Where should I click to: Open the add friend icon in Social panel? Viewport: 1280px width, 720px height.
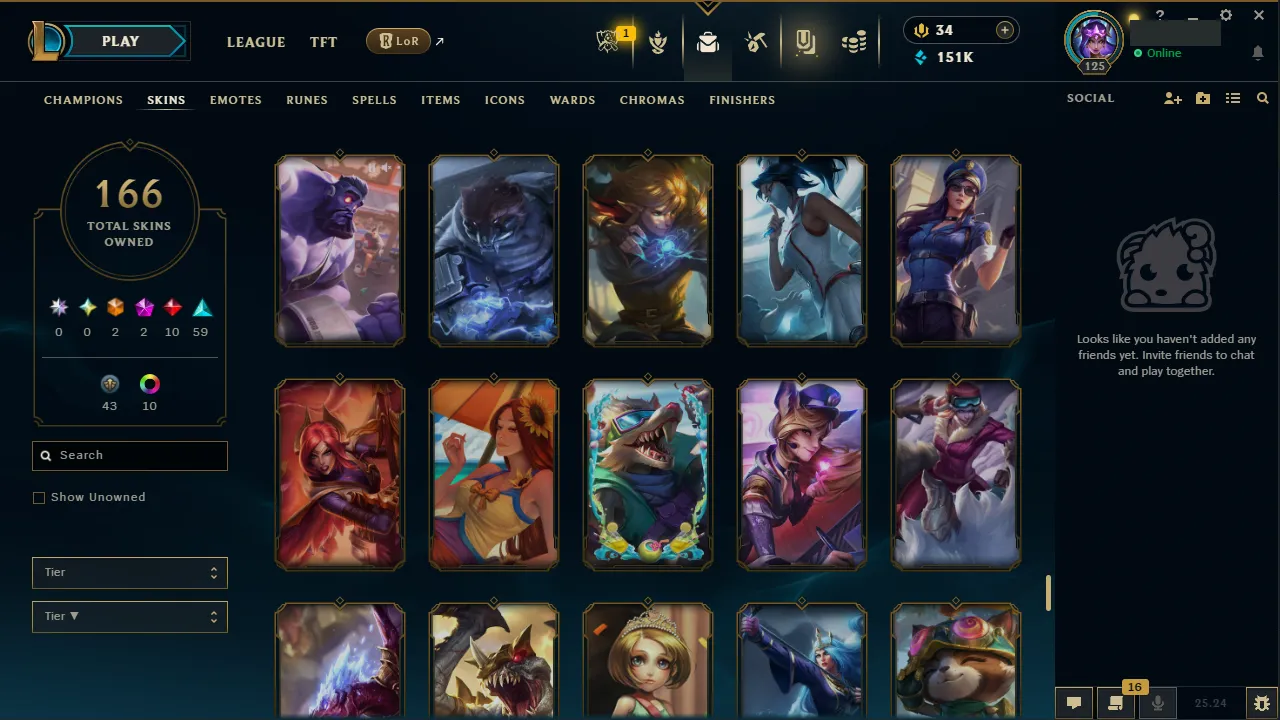coord(1172,98)
